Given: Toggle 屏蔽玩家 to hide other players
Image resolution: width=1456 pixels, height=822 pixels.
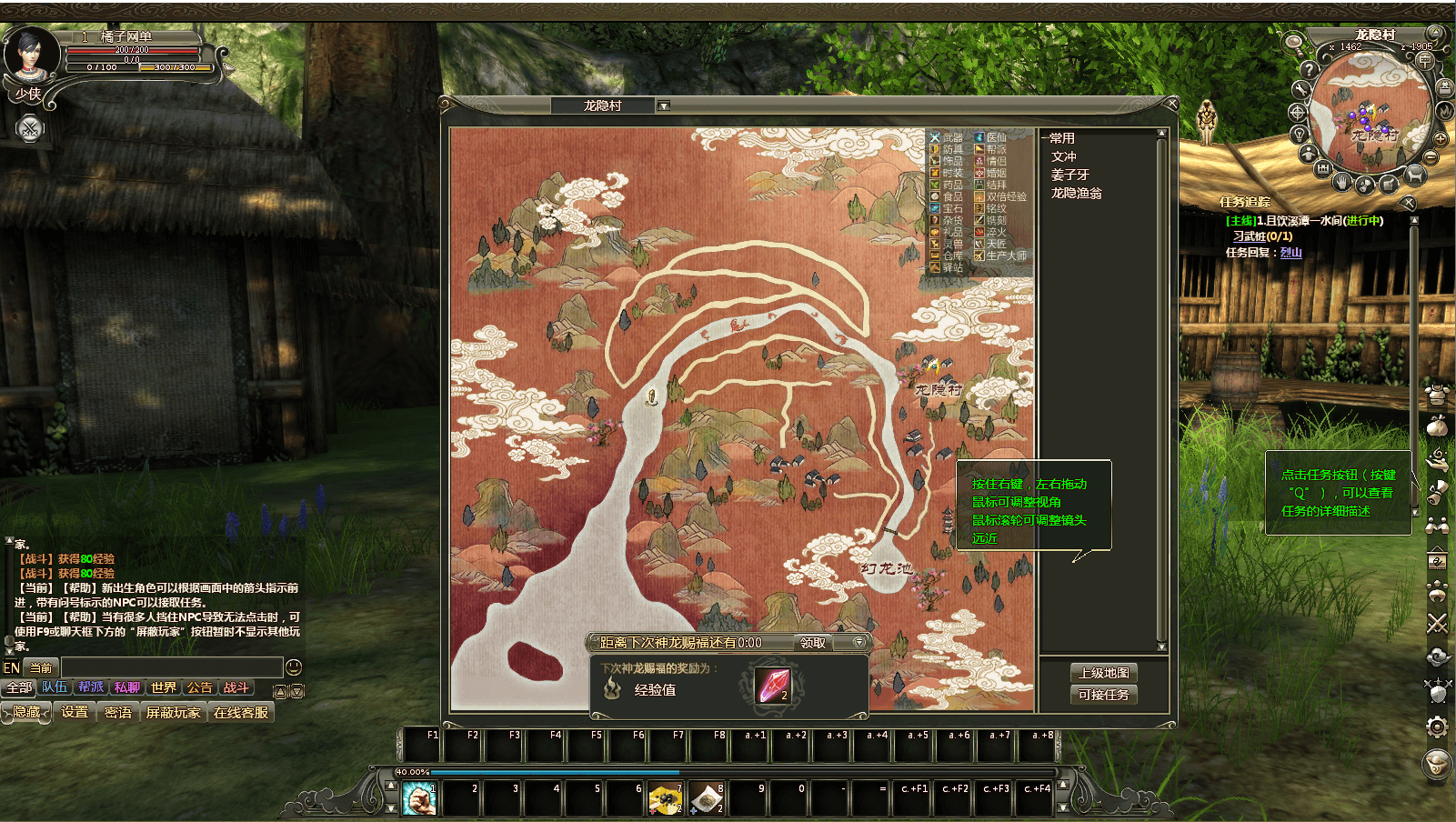Looking at the screenshot, I should [x=173, y=712].
